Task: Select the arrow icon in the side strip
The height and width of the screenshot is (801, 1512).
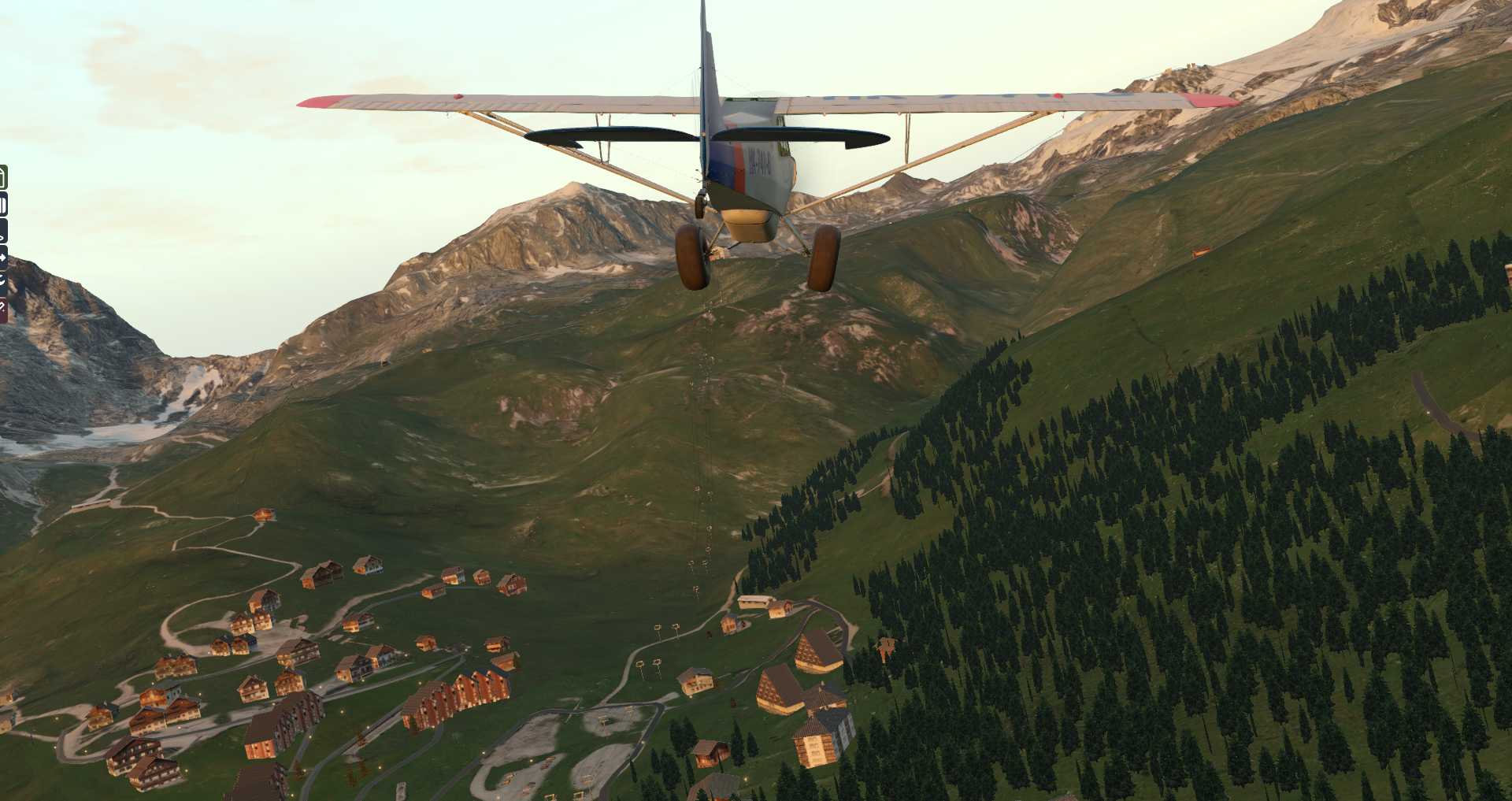Action: pos(3,257)
